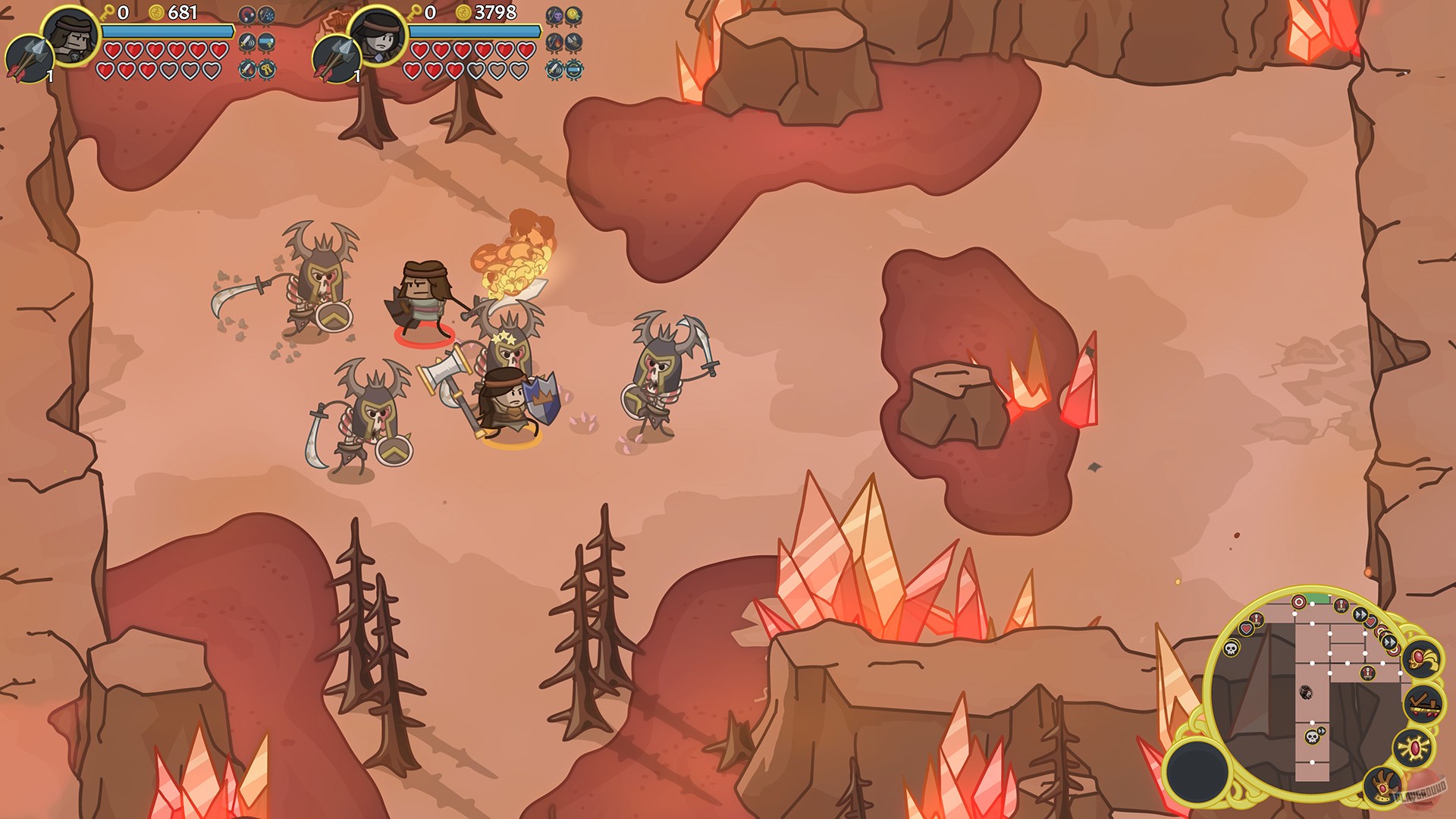
Task: Click the heart room marker on minimap
Action: pyautogui.click(x=1246, y=629)
